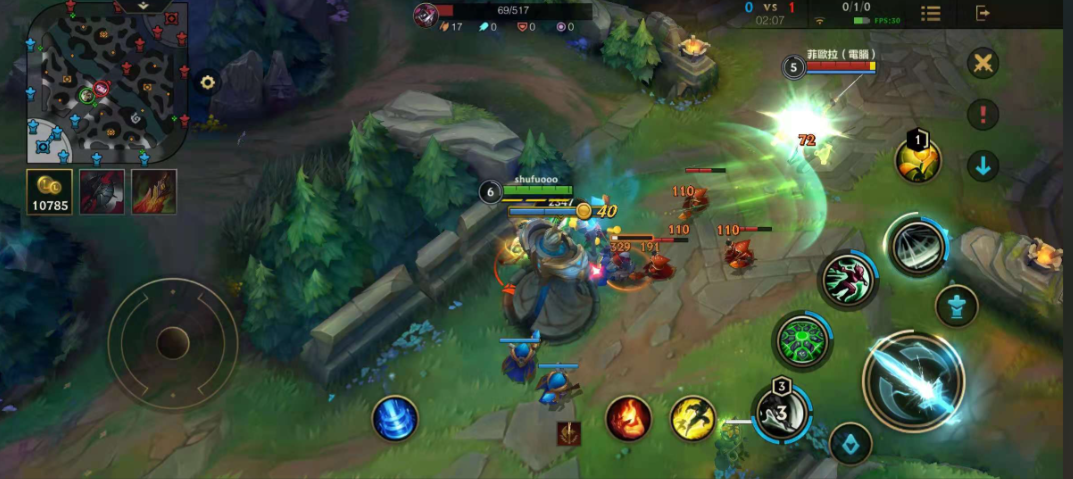
Task: Activate the green glowing circular ability
Action: click(802, 341)
